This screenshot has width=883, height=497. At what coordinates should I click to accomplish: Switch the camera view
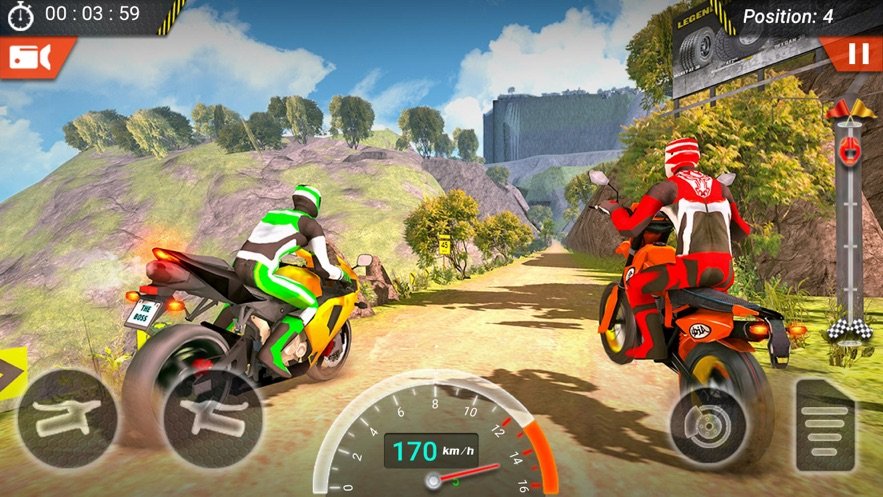pyautogui.click(x=30, y=58)
